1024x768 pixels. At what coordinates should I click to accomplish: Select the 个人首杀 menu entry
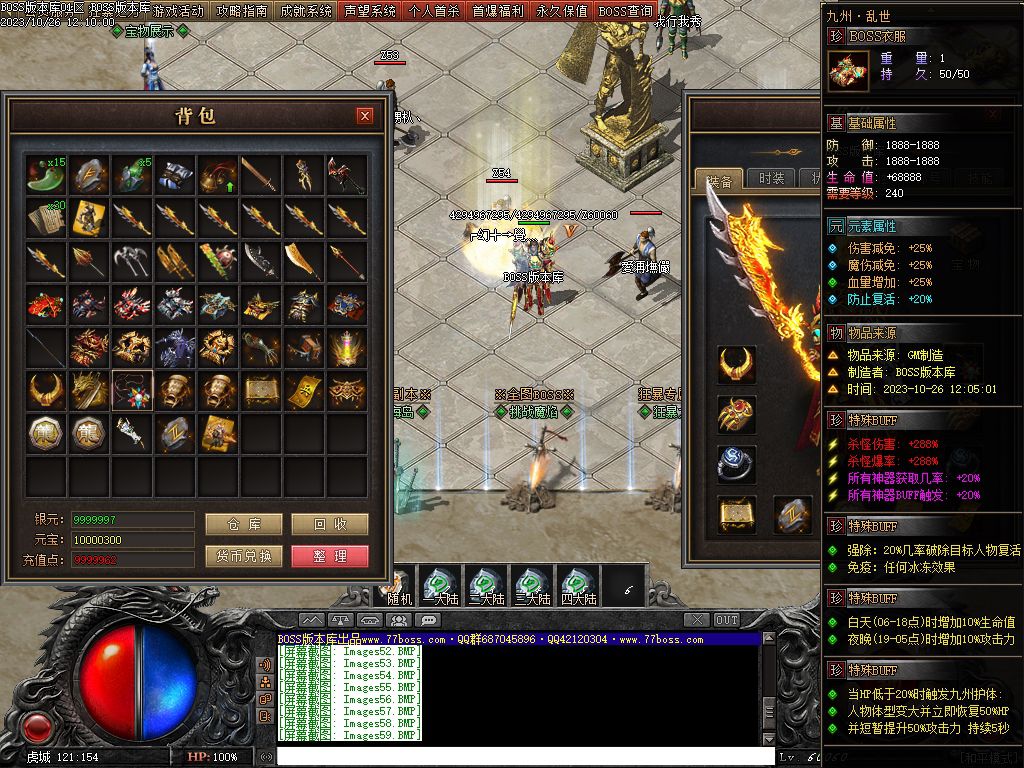[x=434, y=11]
